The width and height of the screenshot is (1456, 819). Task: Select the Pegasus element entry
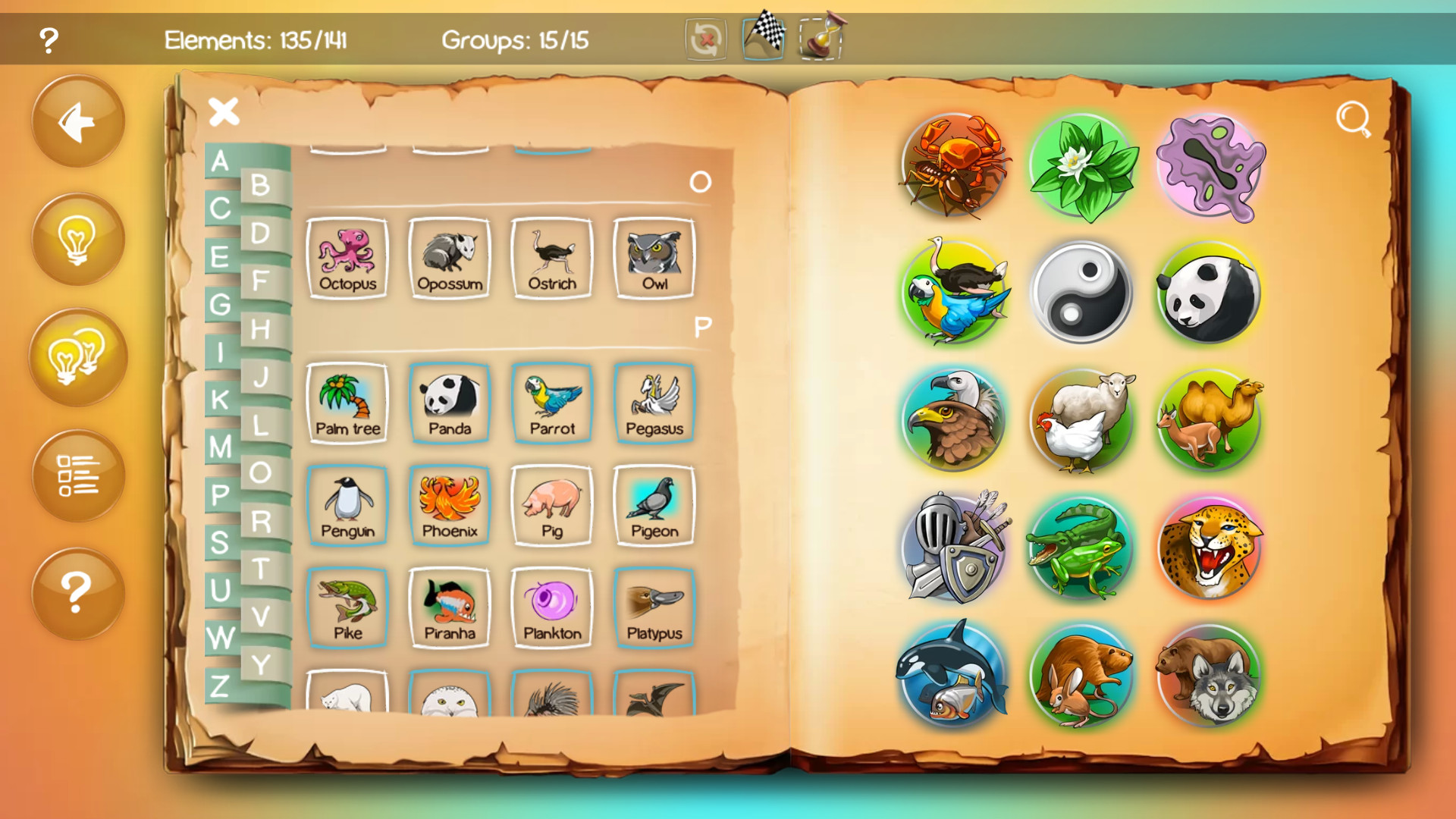[654, 403]
